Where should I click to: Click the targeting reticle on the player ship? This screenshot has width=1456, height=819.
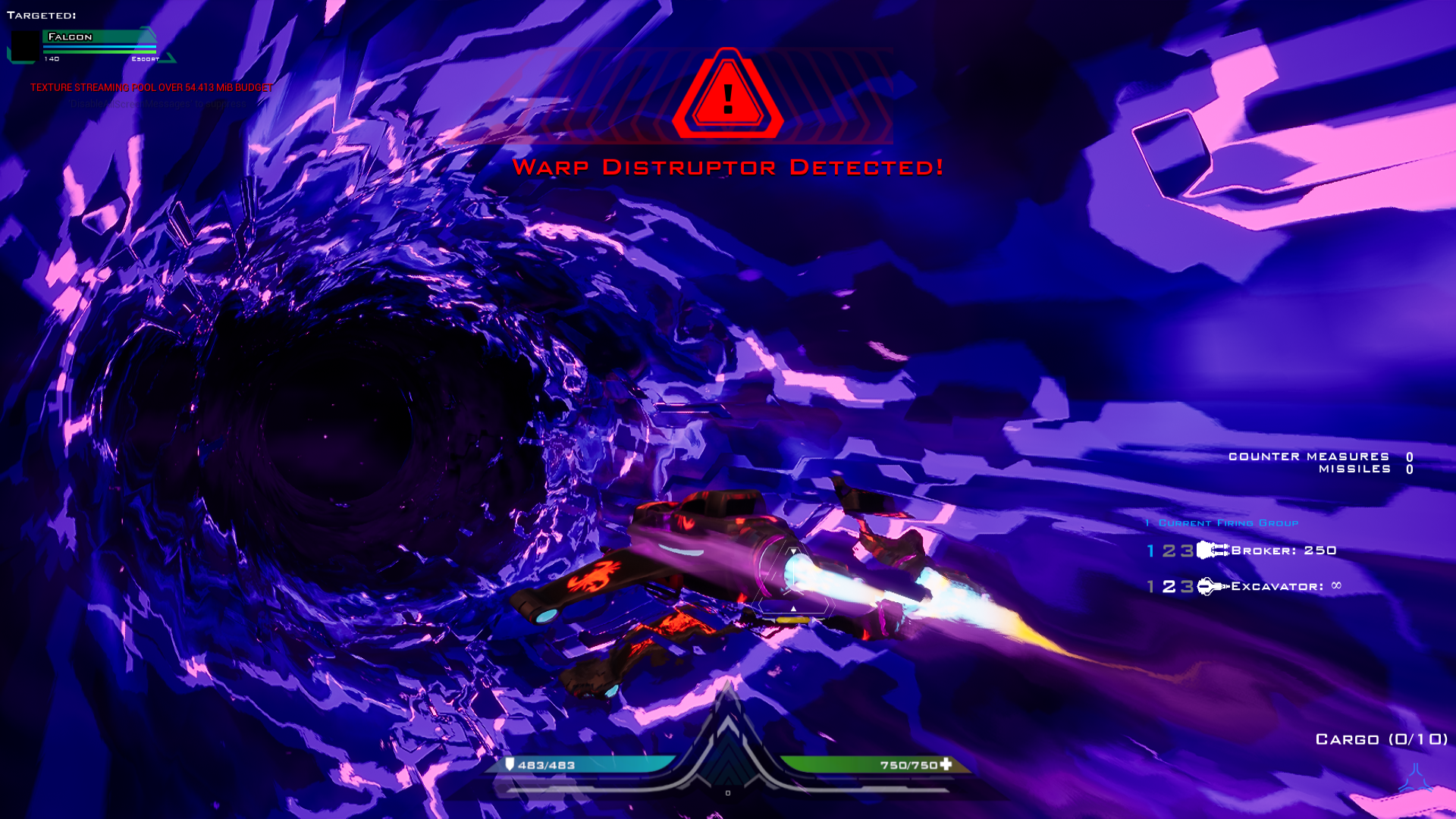click(x=792, y=574)
